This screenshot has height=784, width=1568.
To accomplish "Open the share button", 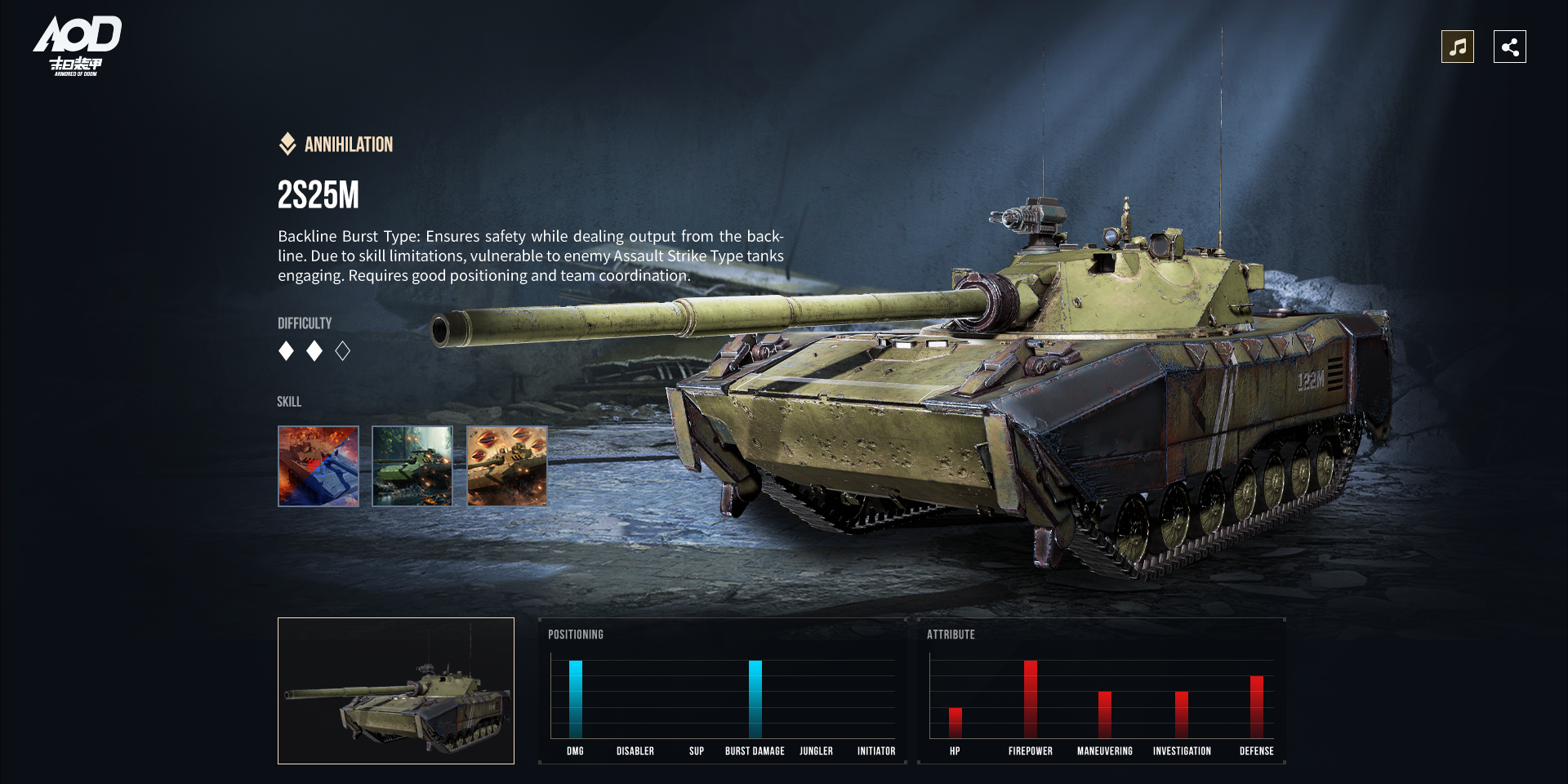I will pyautogui.click(x=1509, y=47).
